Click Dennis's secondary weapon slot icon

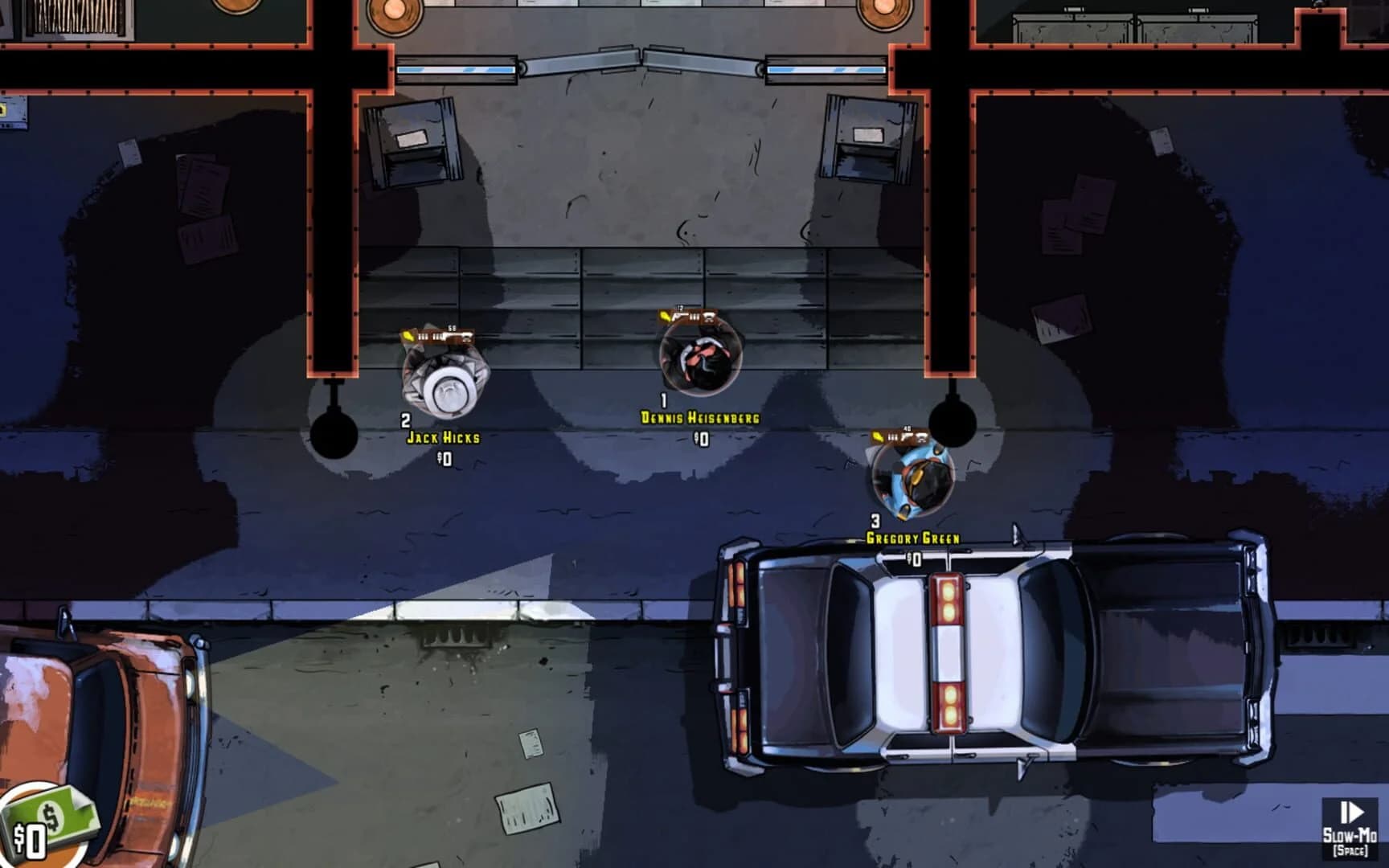click(711, 317)
